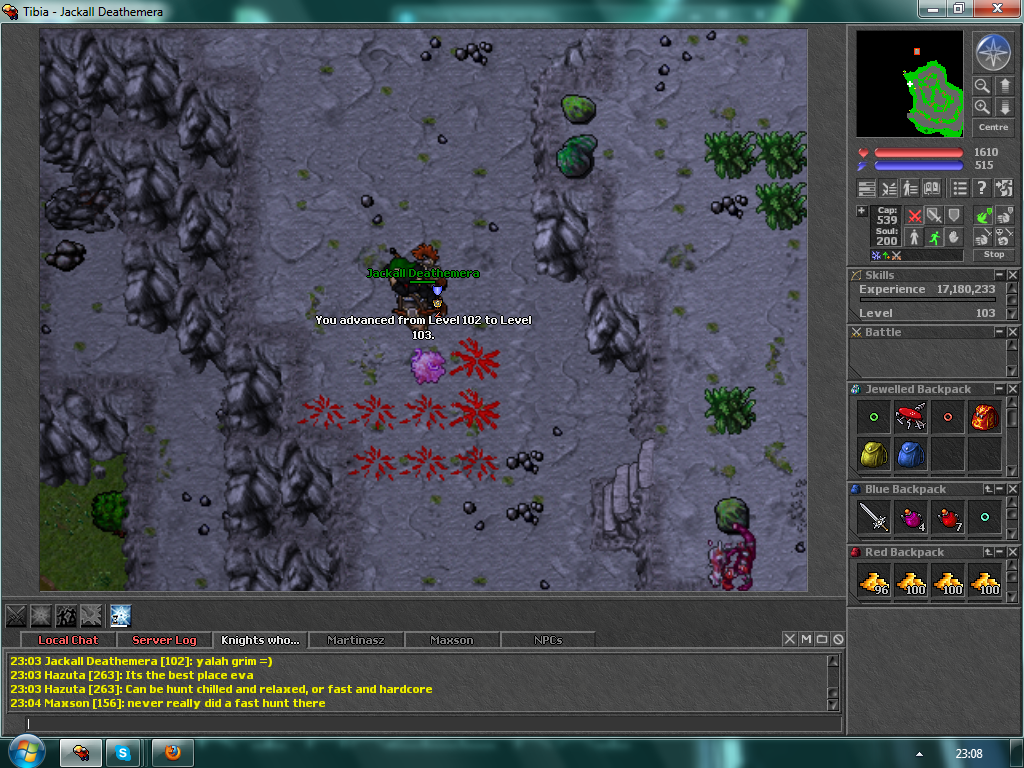This screenshot has width=1024, height=768.
Task: Select the gold coin stack of 96
Action: click(x=874, y=581)
